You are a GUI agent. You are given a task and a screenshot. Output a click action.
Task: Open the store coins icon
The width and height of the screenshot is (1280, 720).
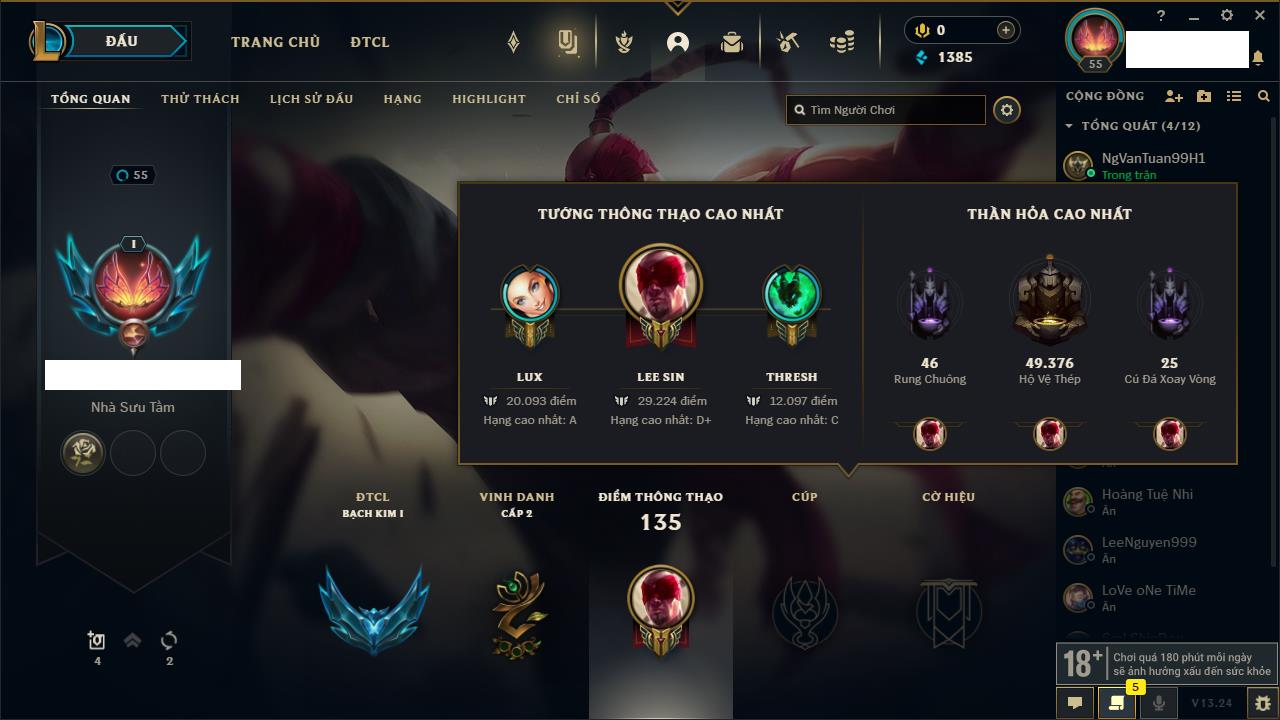842,42
